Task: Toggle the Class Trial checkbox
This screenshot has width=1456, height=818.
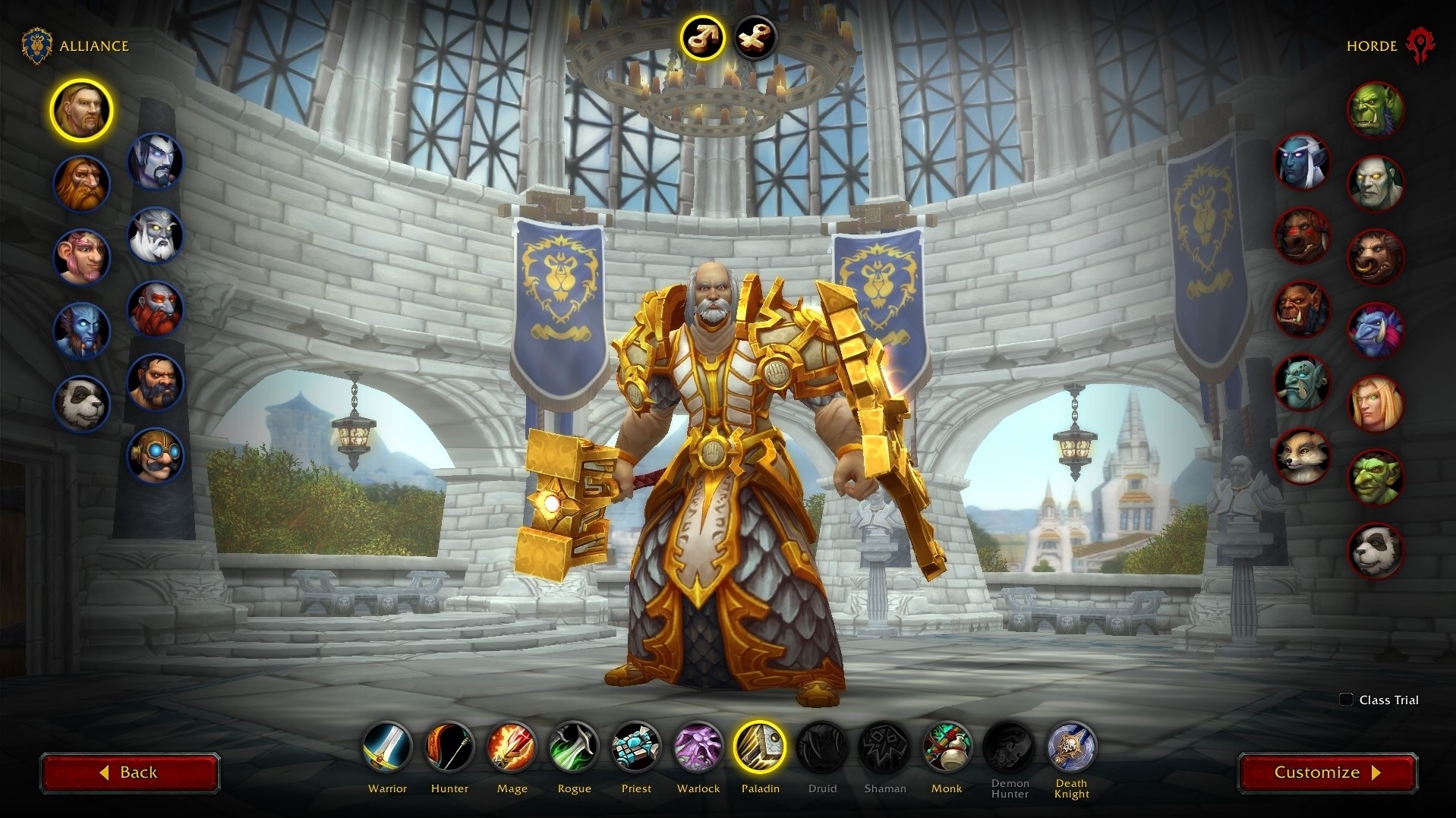Action: [1346, 700]
